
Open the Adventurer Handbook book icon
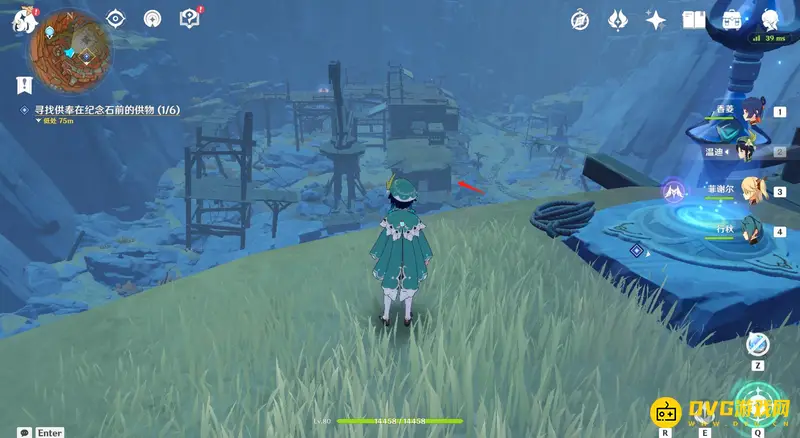pyautogui.click(x=694, y=20)
